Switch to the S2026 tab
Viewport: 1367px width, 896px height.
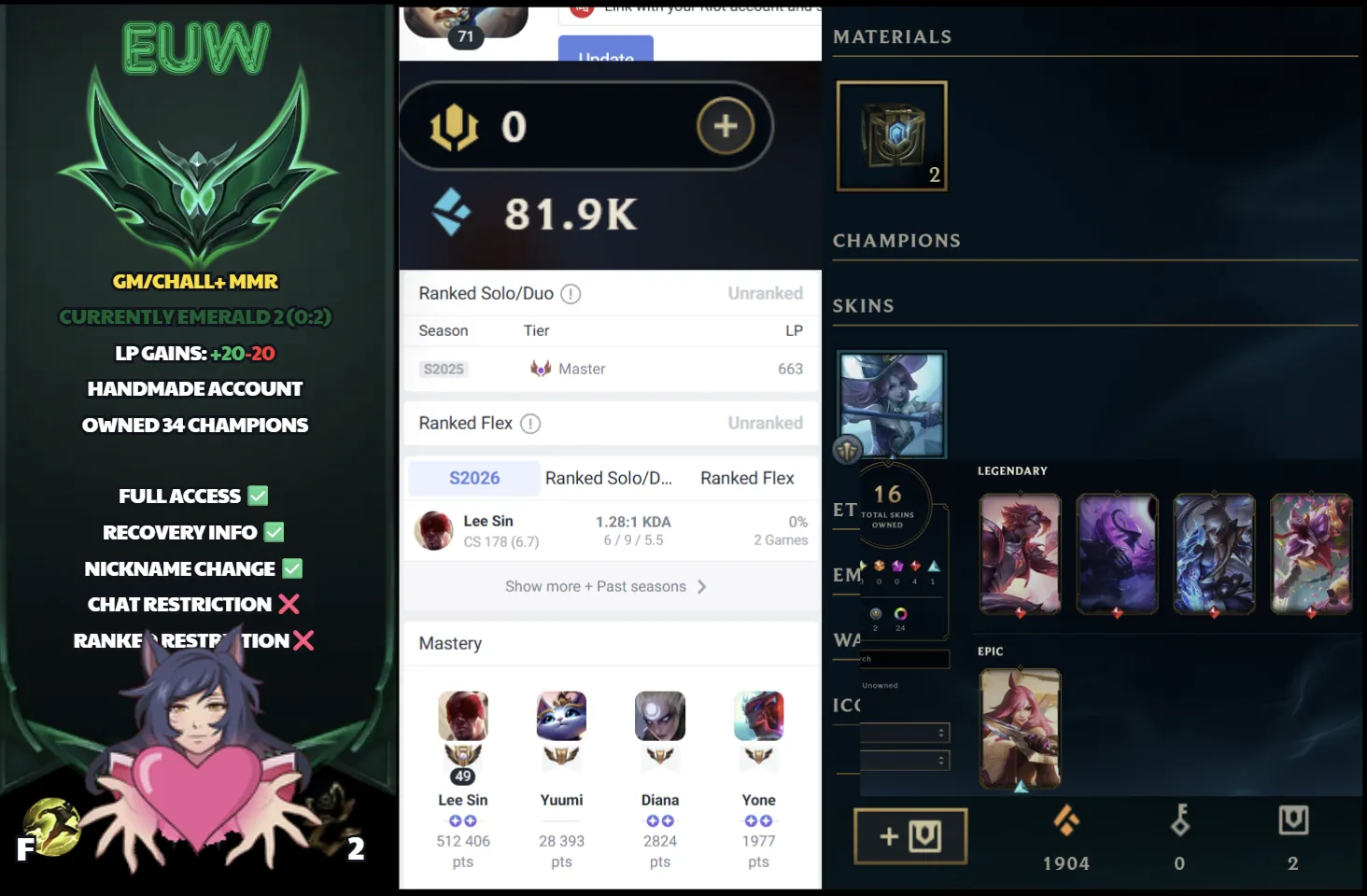tap(472, 478)
